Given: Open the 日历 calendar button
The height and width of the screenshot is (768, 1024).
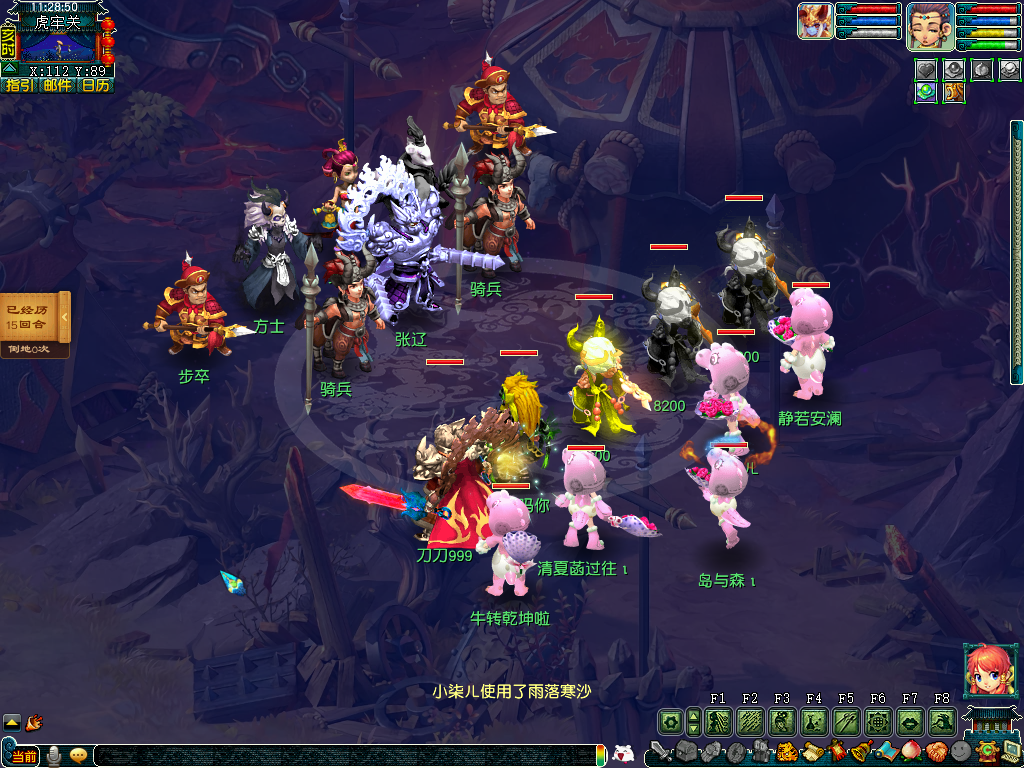Looking at the screenshot, I should tap(95, 85).
